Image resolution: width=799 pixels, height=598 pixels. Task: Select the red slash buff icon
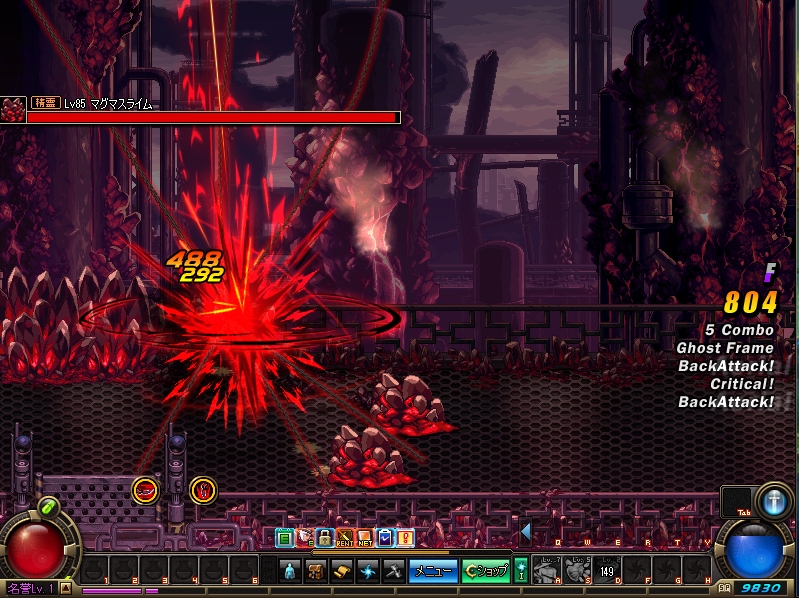tap(146, 490)
